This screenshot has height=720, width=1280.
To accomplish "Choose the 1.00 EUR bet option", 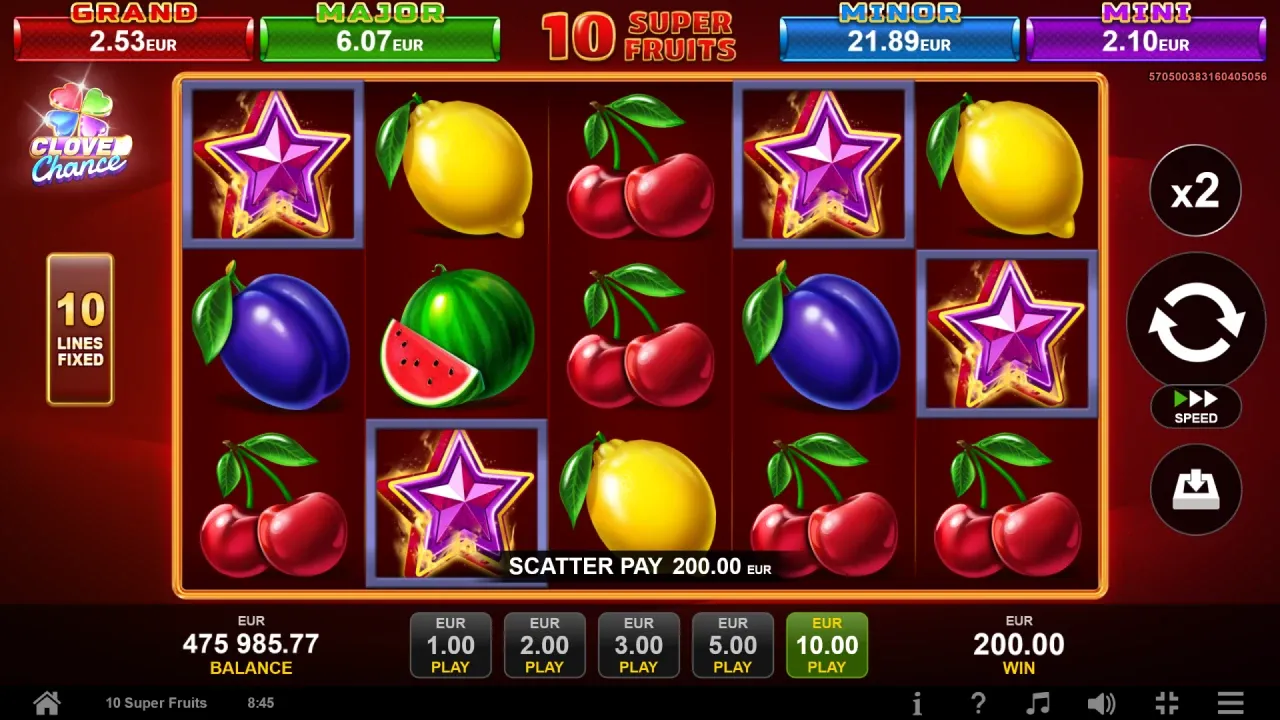I will click(x=450, y=645).
